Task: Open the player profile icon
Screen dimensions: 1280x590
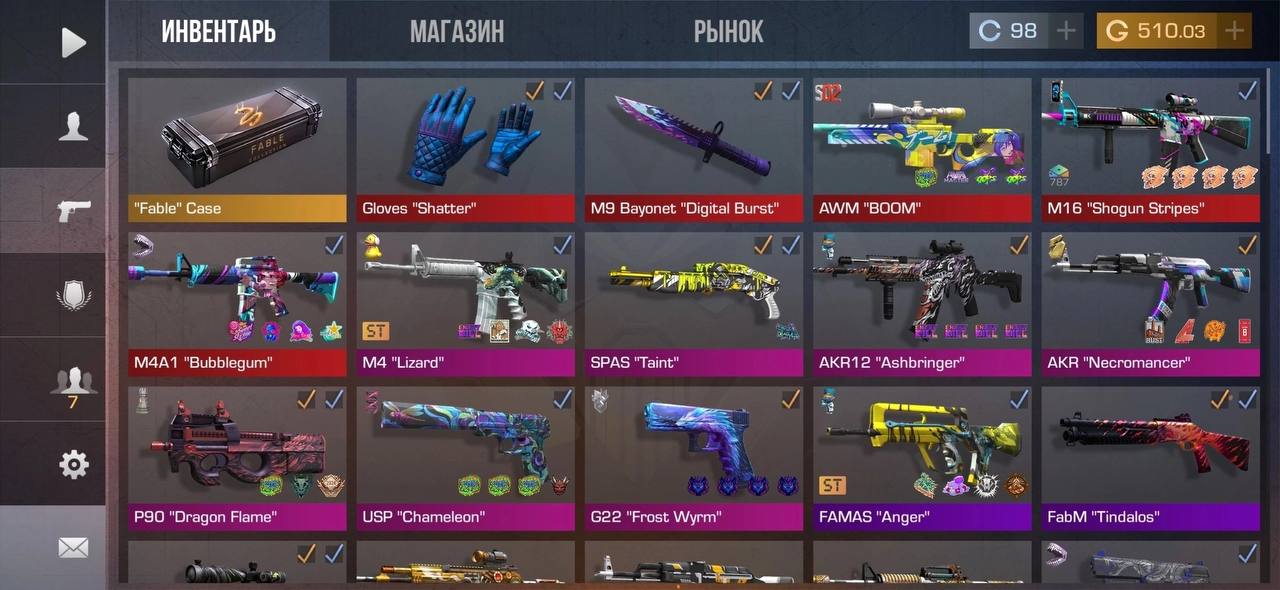Action: click(x=73, y=126)
